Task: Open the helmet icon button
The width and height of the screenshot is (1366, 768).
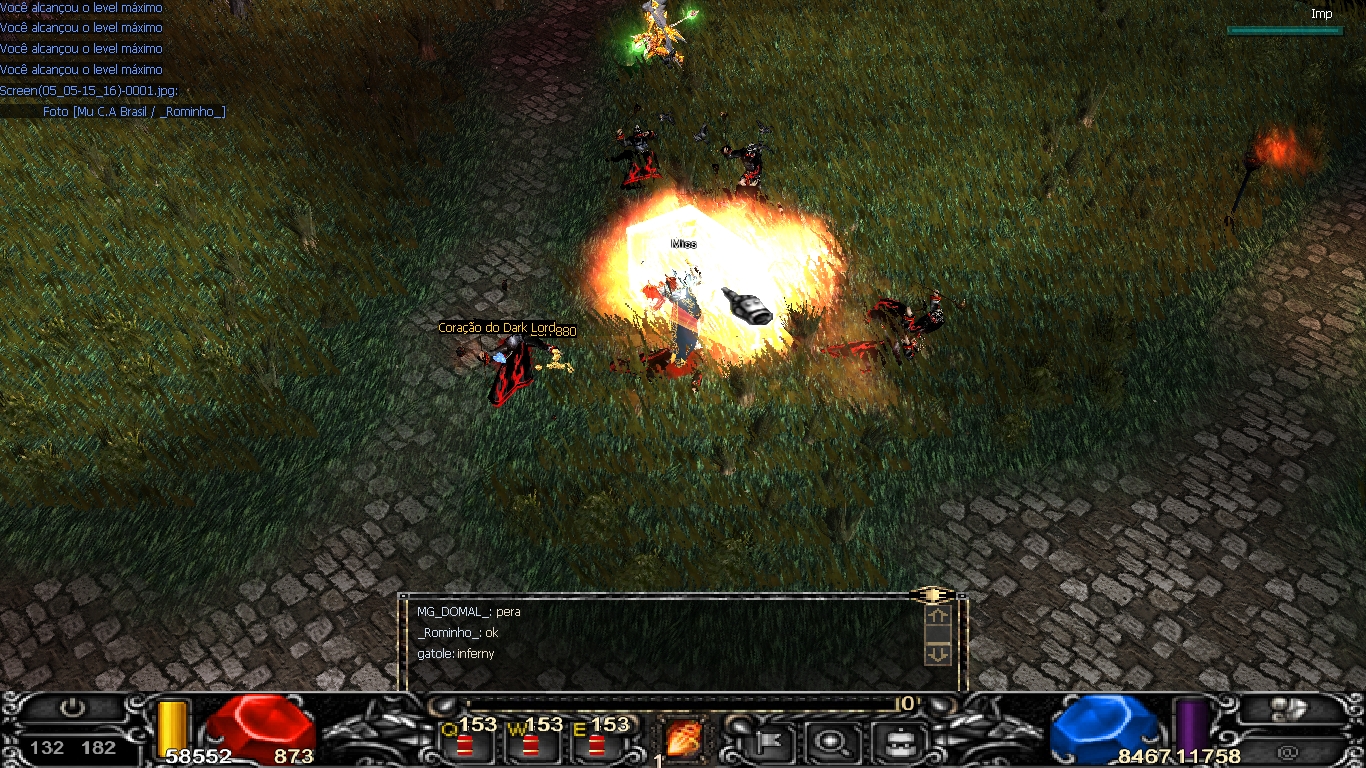Action: coord(894,742)
